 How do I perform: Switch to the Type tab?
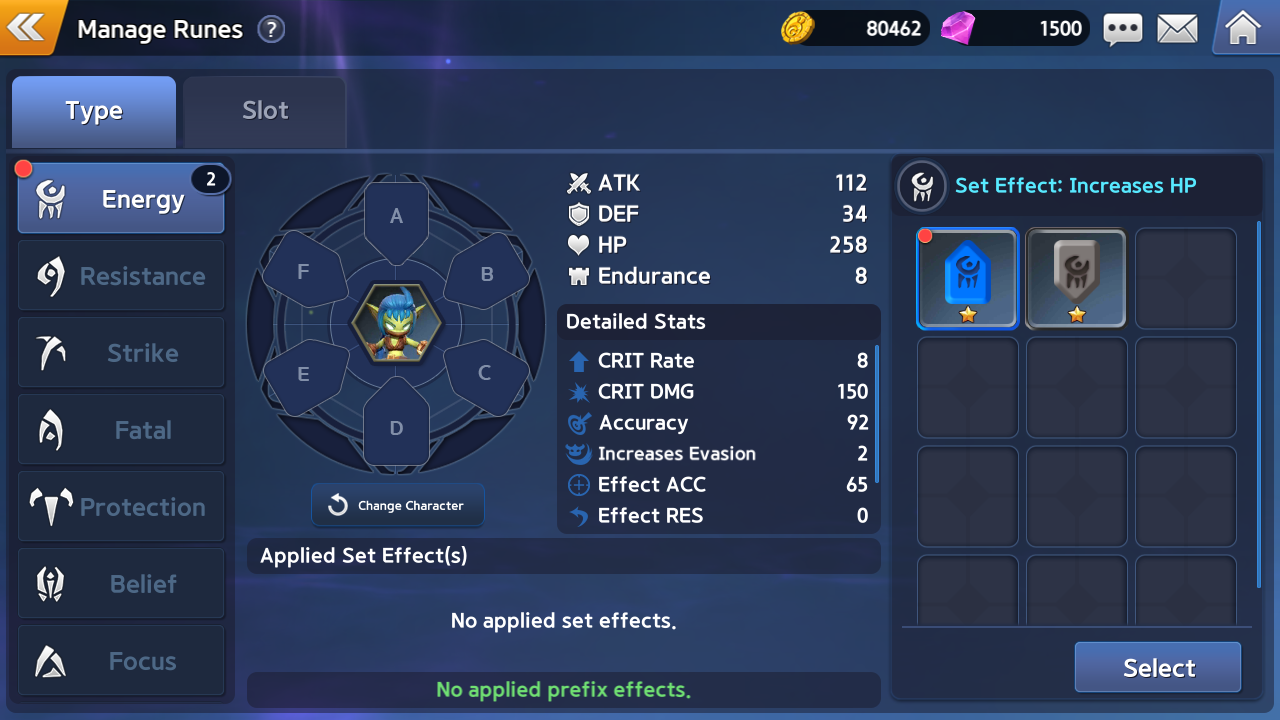pos(94,111)
